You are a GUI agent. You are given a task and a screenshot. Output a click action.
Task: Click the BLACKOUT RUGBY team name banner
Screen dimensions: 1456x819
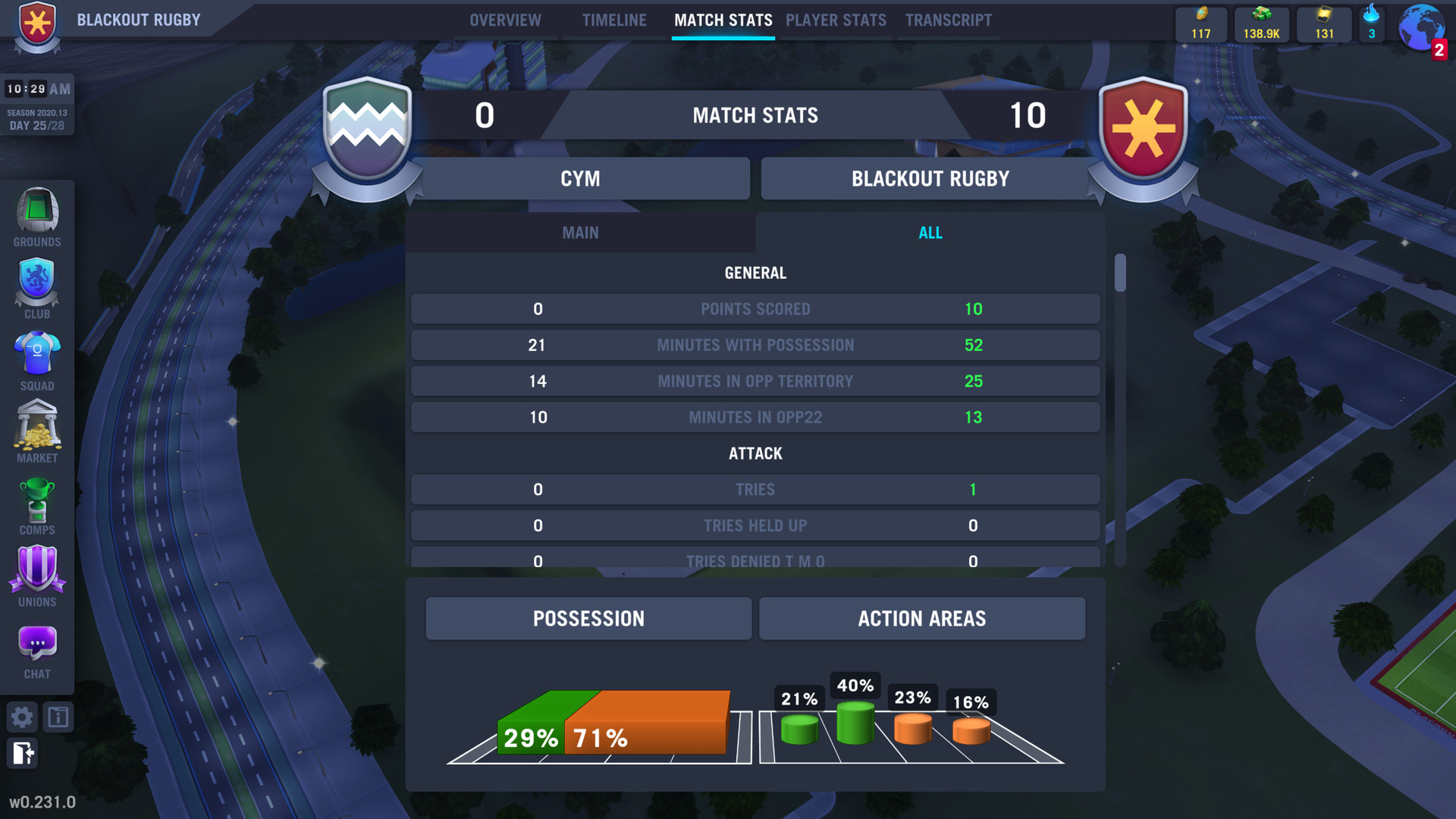point(930,178)
